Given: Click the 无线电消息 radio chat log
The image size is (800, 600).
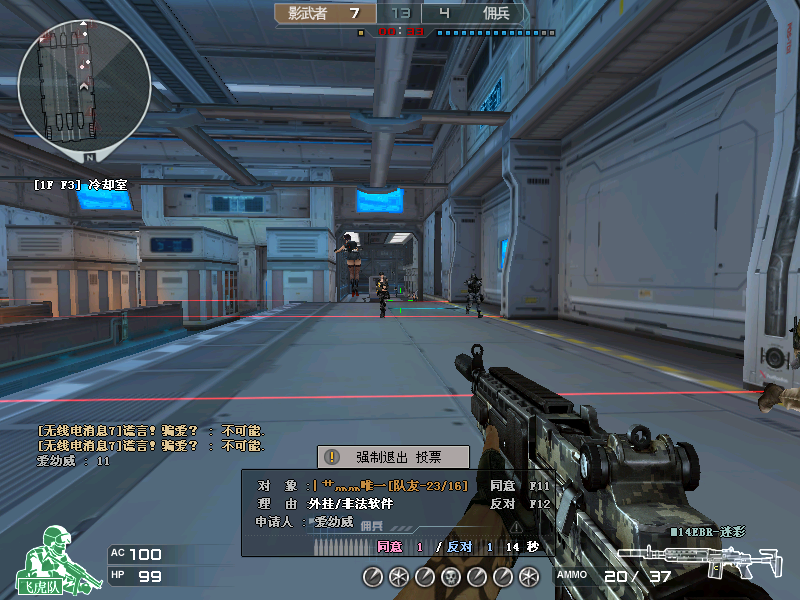Looking at the screenshot, I should [x=150, y=437].
